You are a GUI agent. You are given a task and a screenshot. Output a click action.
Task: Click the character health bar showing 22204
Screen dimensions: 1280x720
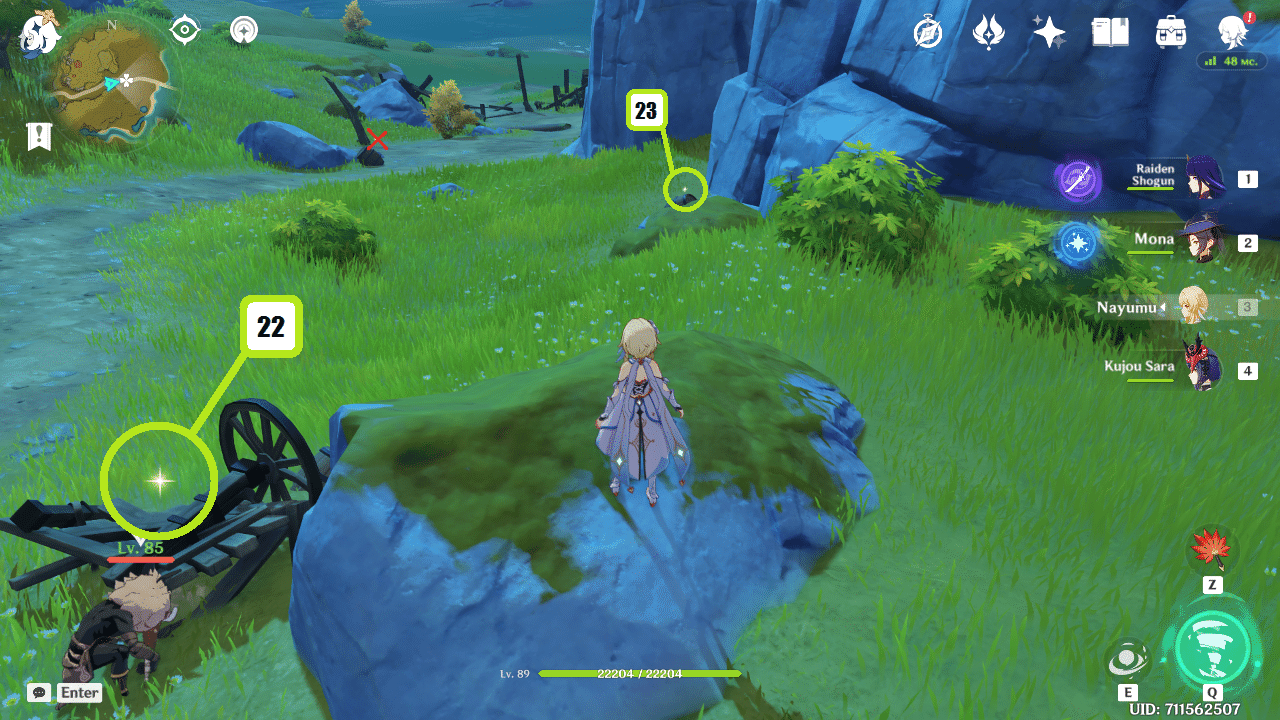pyautogui.click(x=639, y=674)
